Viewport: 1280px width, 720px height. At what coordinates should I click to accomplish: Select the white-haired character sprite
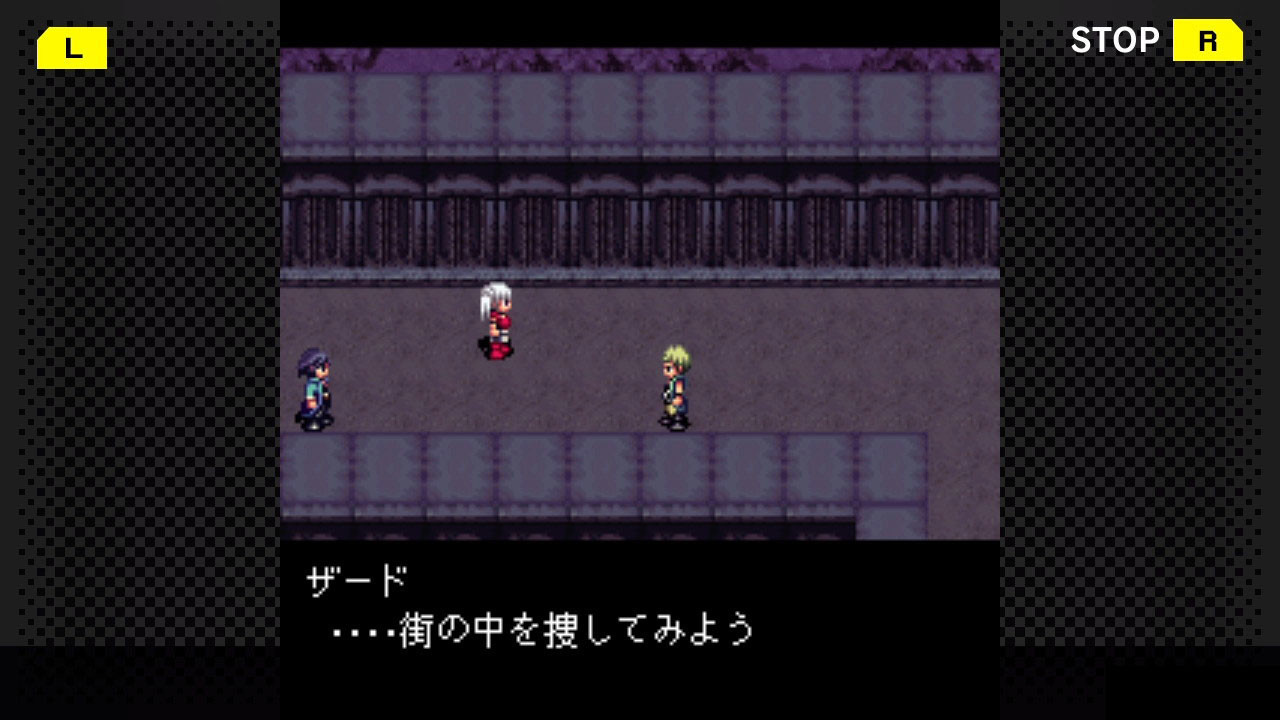click(497, 320)
